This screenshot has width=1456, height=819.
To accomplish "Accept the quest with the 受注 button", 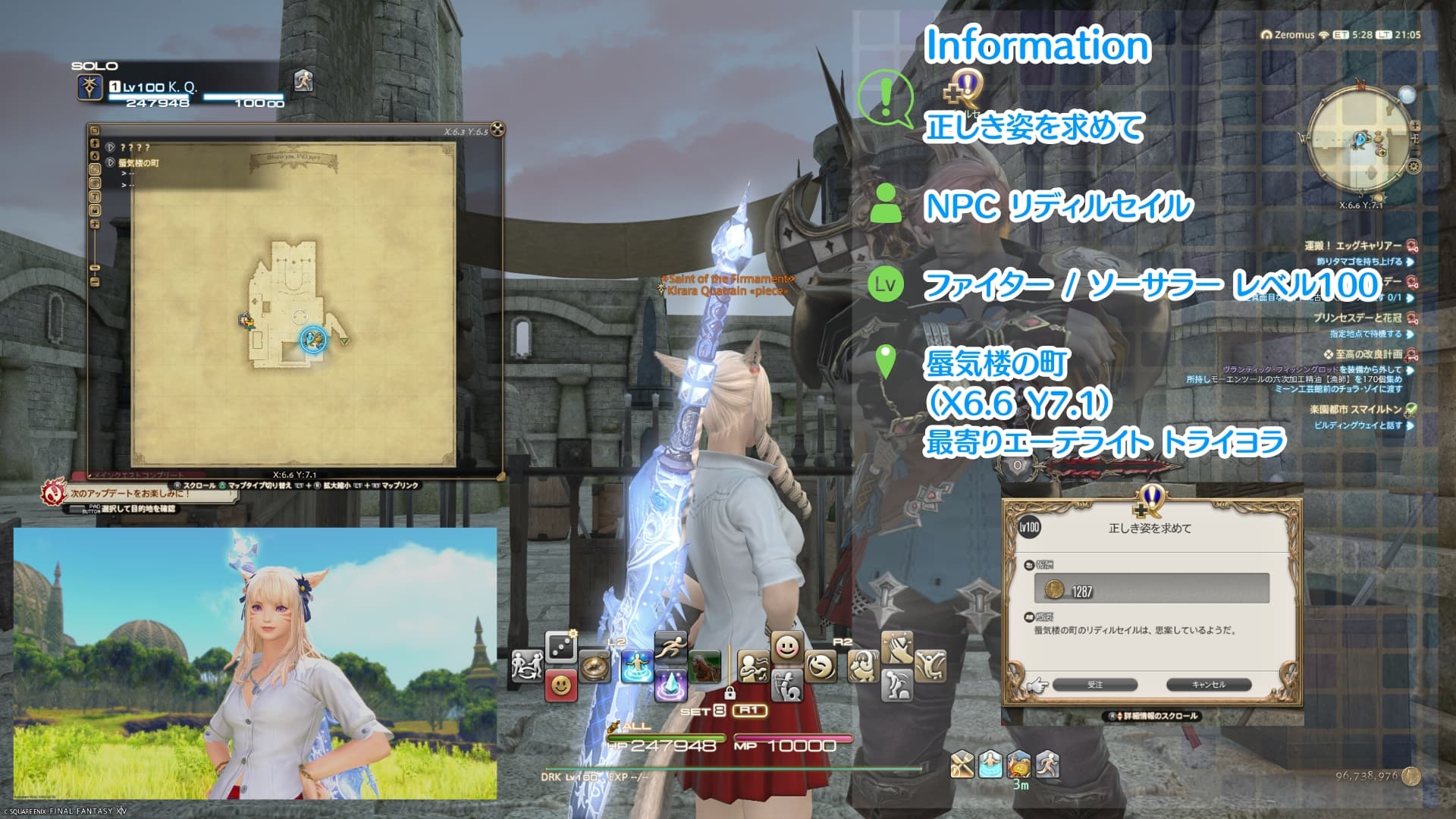I will (1095, 685).
